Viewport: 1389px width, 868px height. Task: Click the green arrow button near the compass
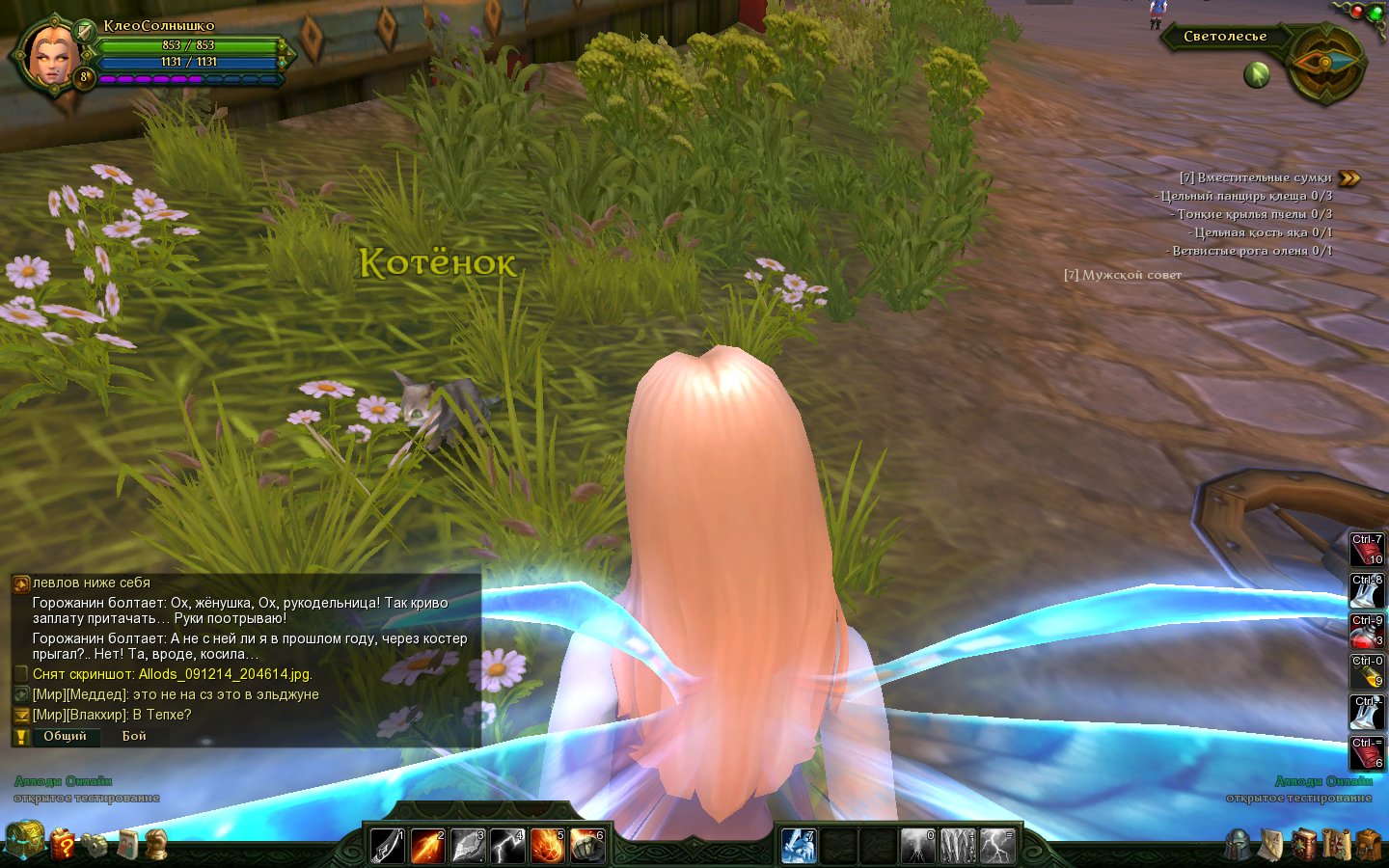click(1256, 74)
